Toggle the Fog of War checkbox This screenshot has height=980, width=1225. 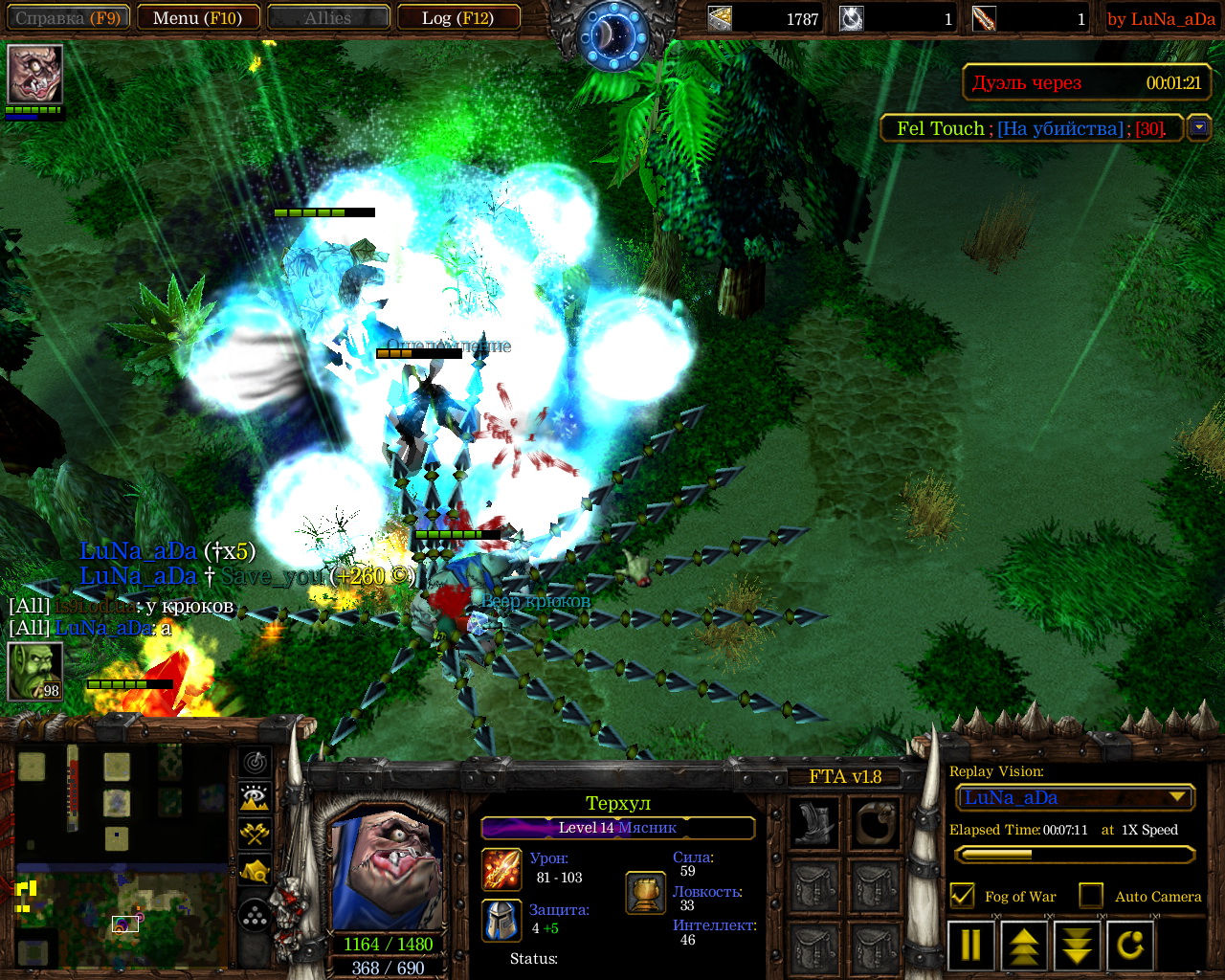[x=962, y=896]
